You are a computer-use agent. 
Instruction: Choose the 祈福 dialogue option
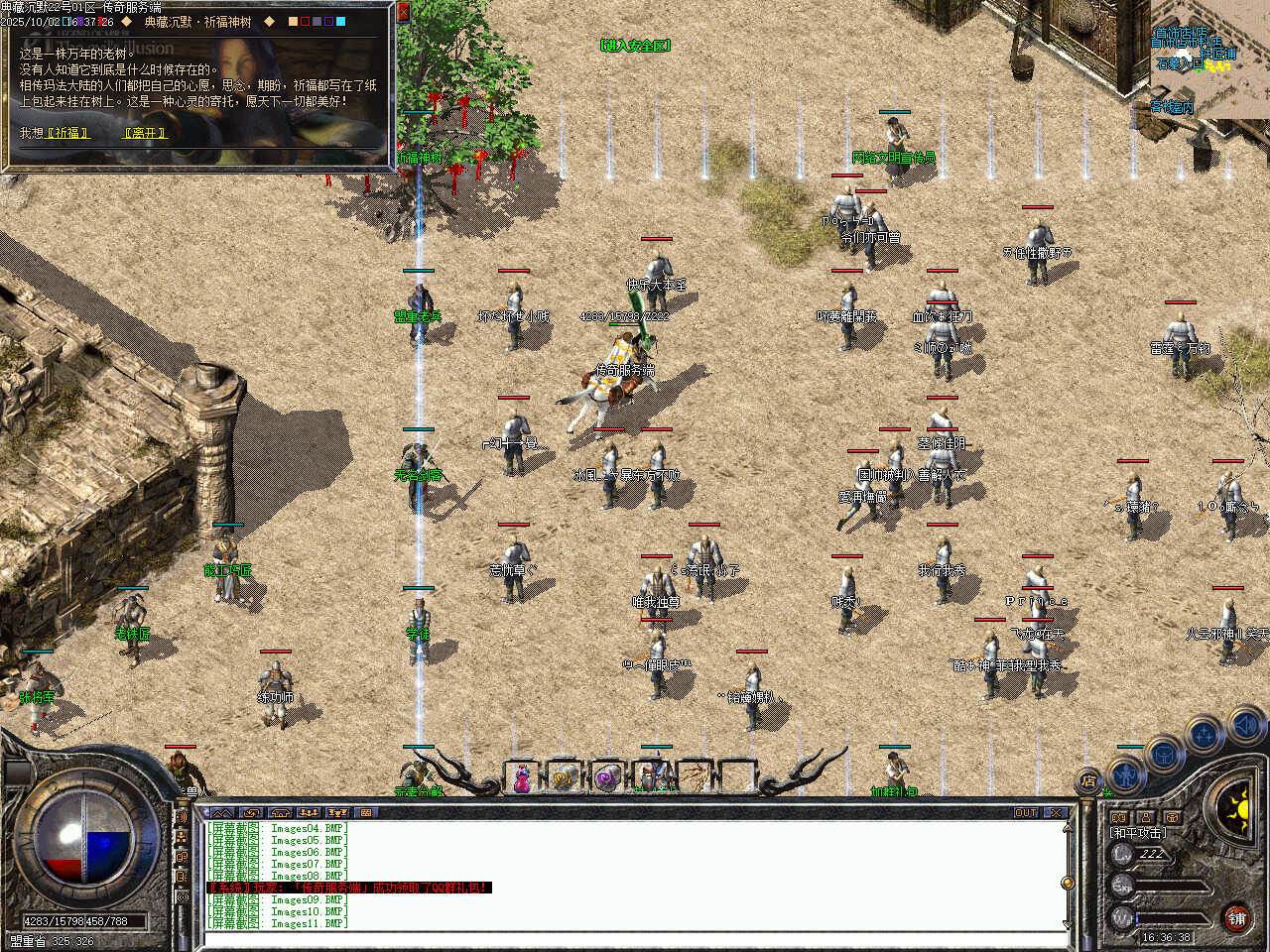68,133
